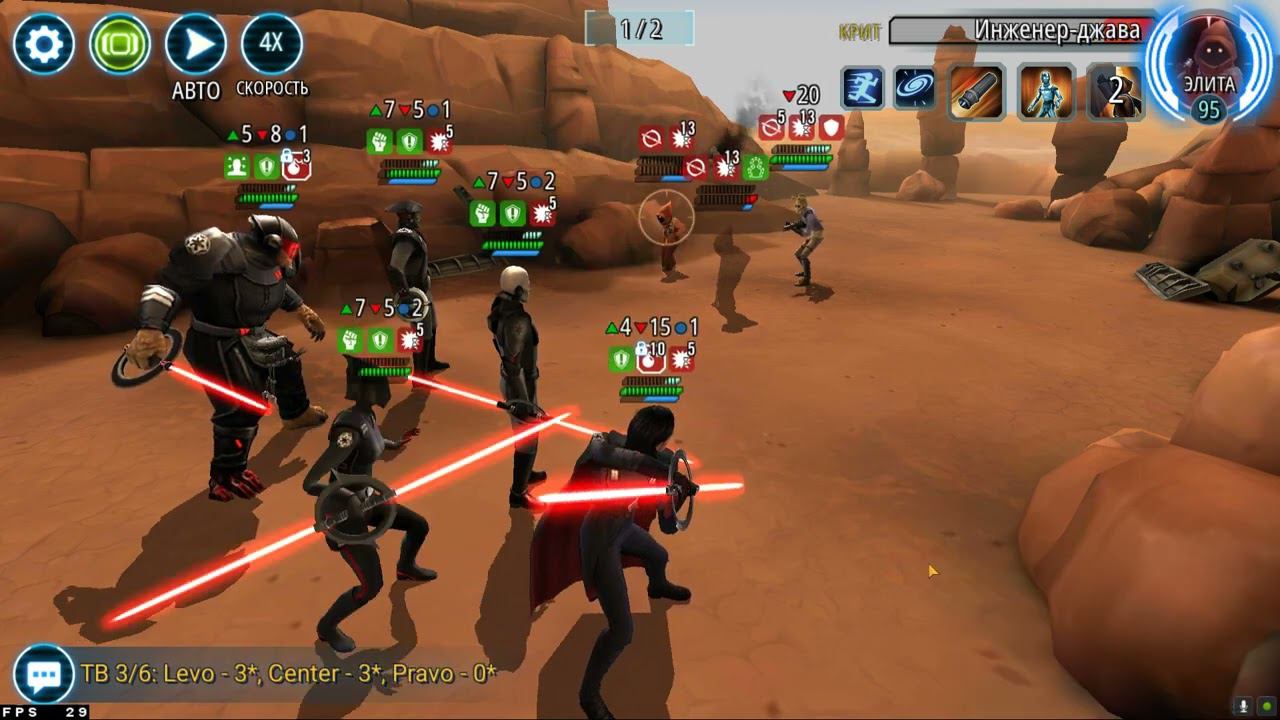Read the TB 3/6 chat message
The width and height of the screenshot is (1280, 720).
coord(289,674)
